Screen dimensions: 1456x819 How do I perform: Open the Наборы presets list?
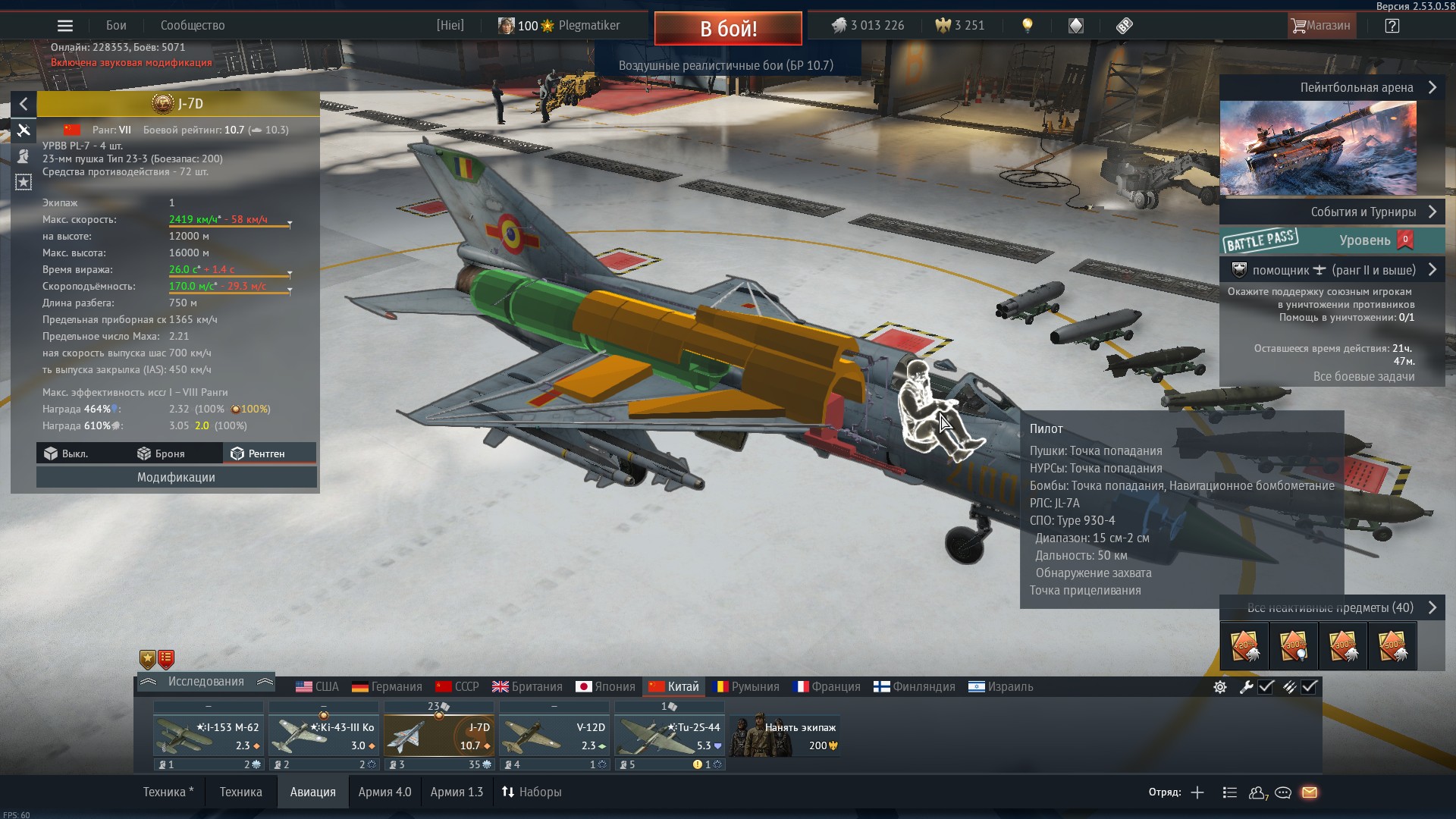[532, 792]
